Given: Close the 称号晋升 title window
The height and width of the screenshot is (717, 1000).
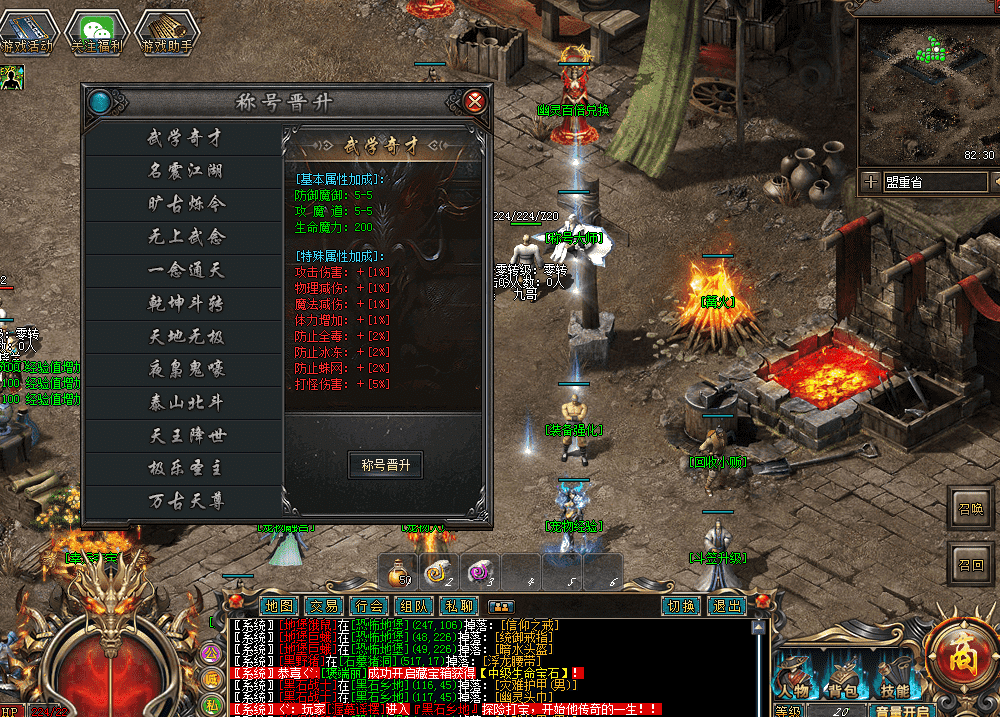Looking at the screenshot, I should tap(476, 101).
